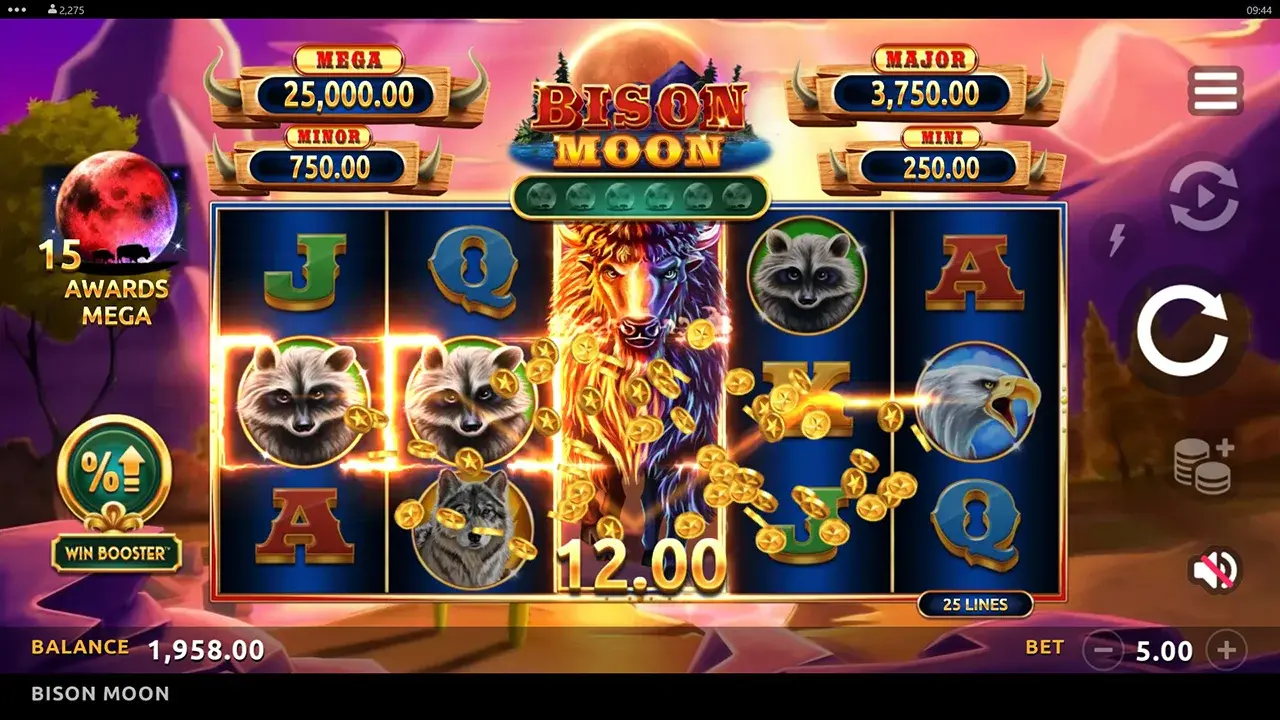Screen dimensions: 1280x720
Task: Expand the 25 LINES indicator
Action: coord(976,604)
